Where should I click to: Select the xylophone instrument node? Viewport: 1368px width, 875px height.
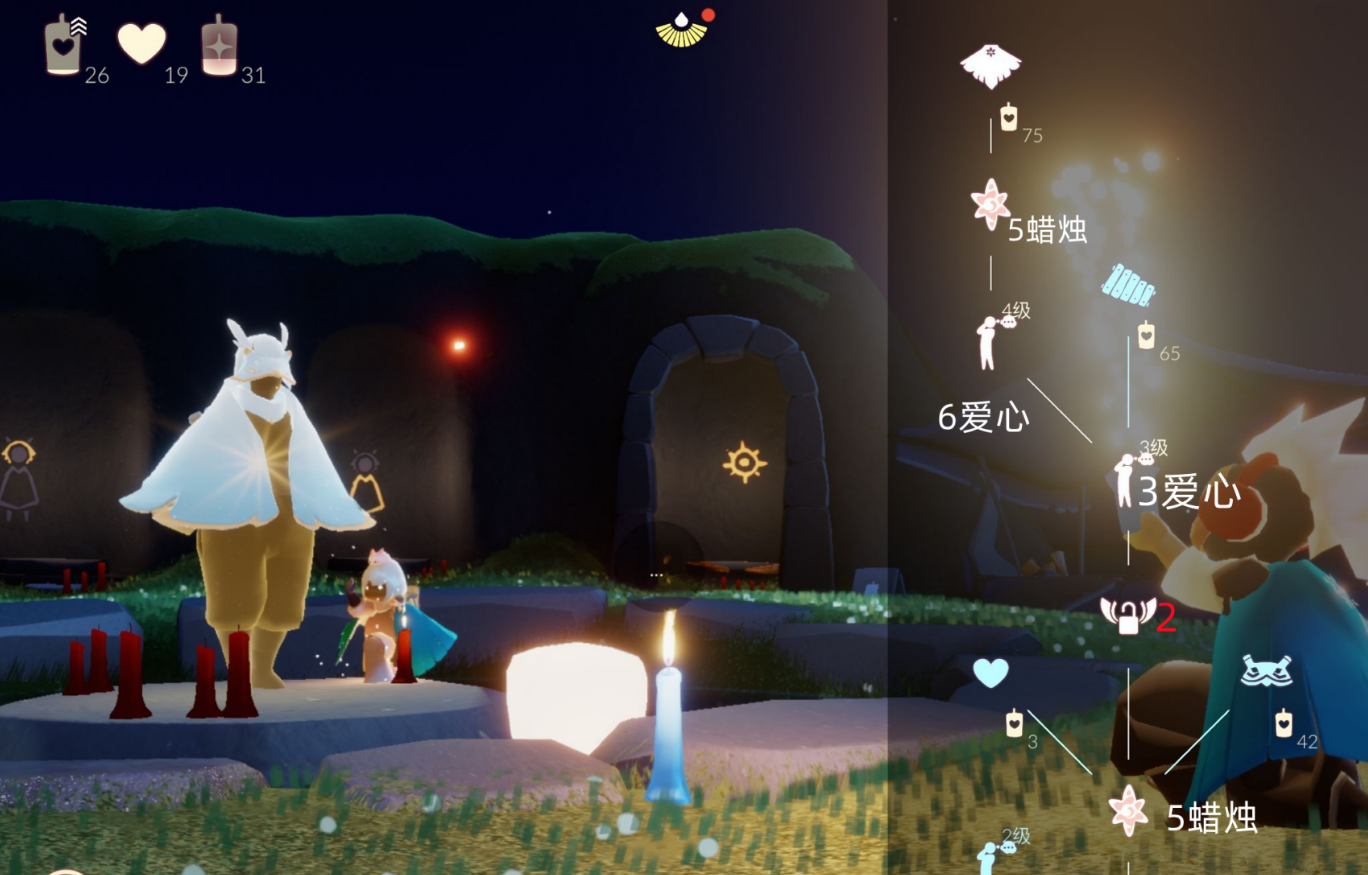tap(1129, 285)
